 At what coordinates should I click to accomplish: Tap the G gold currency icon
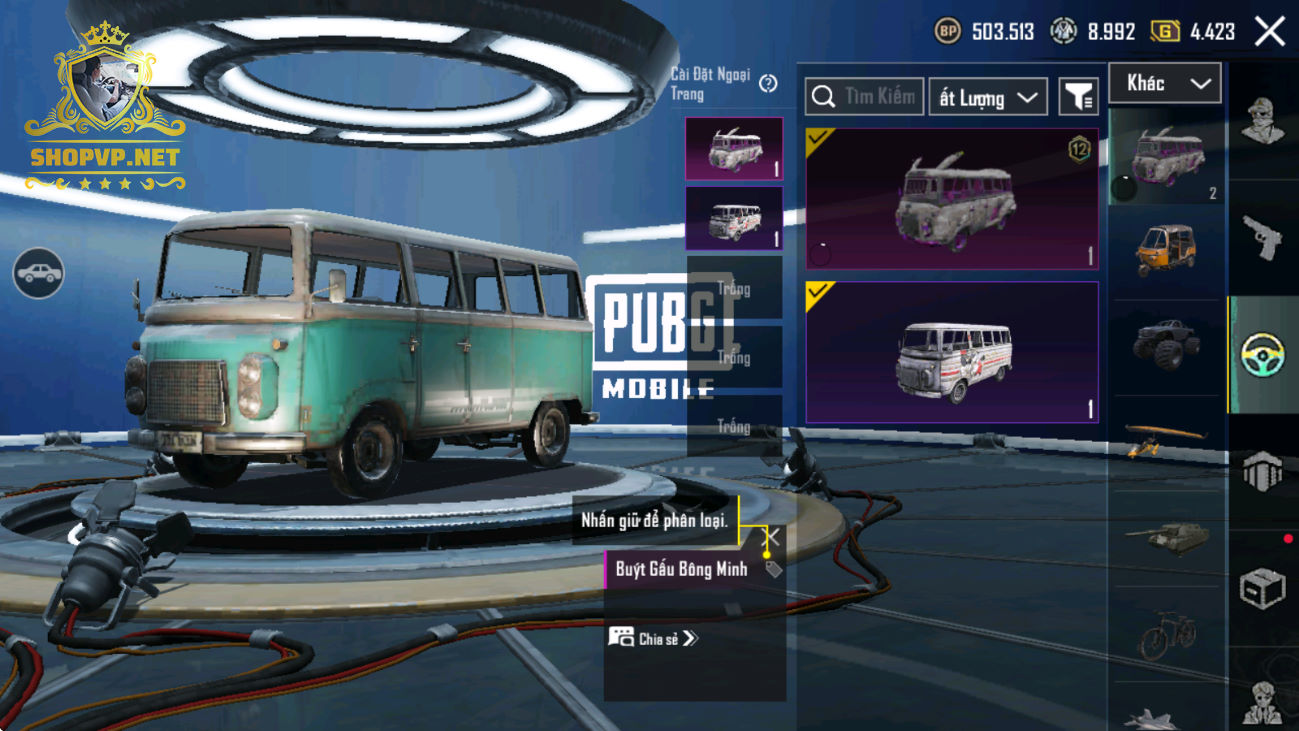coord(1165,32)
